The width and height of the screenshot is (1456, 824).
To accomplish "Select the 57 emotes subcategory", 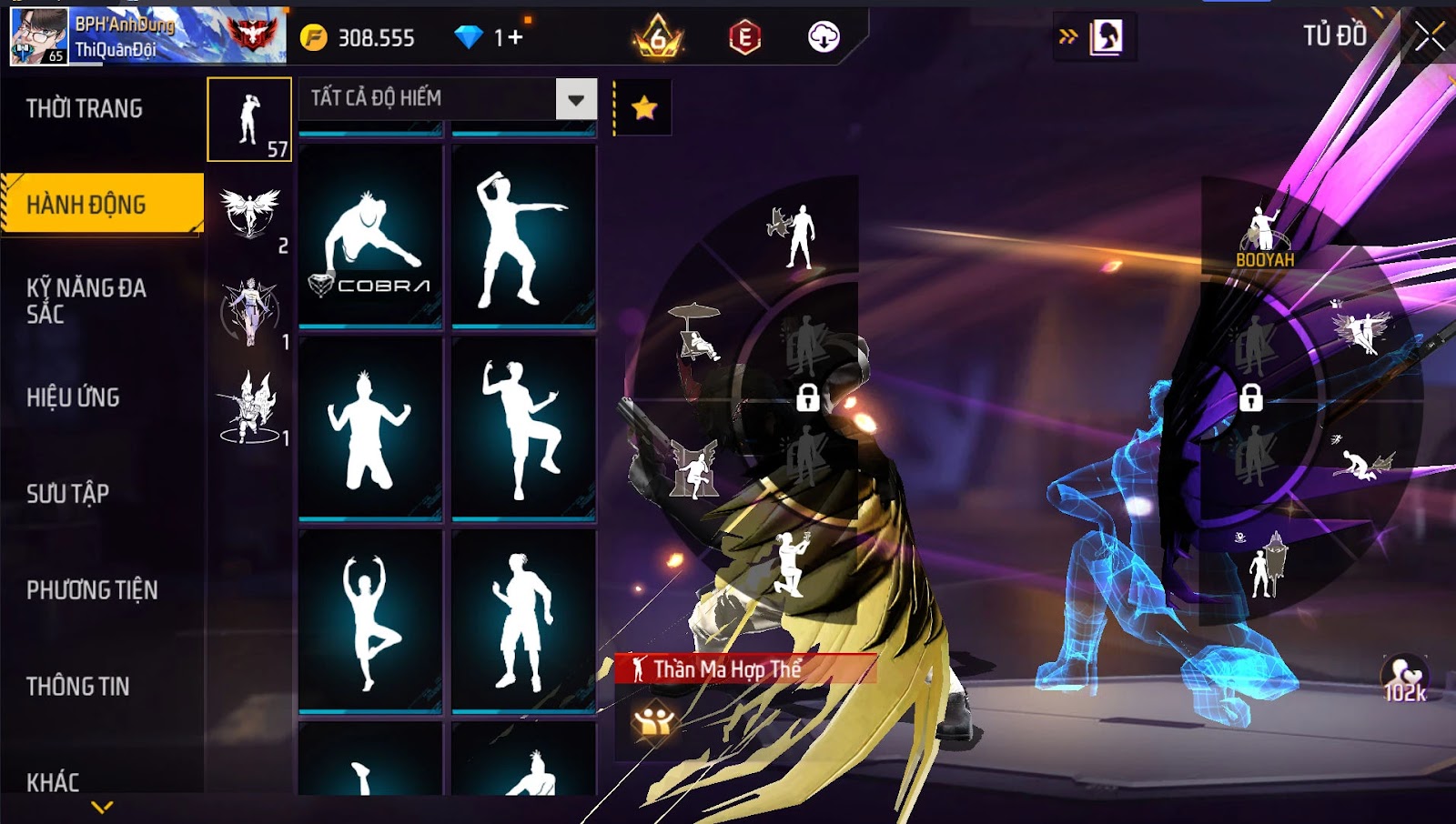I will click(x=249, y=119).
